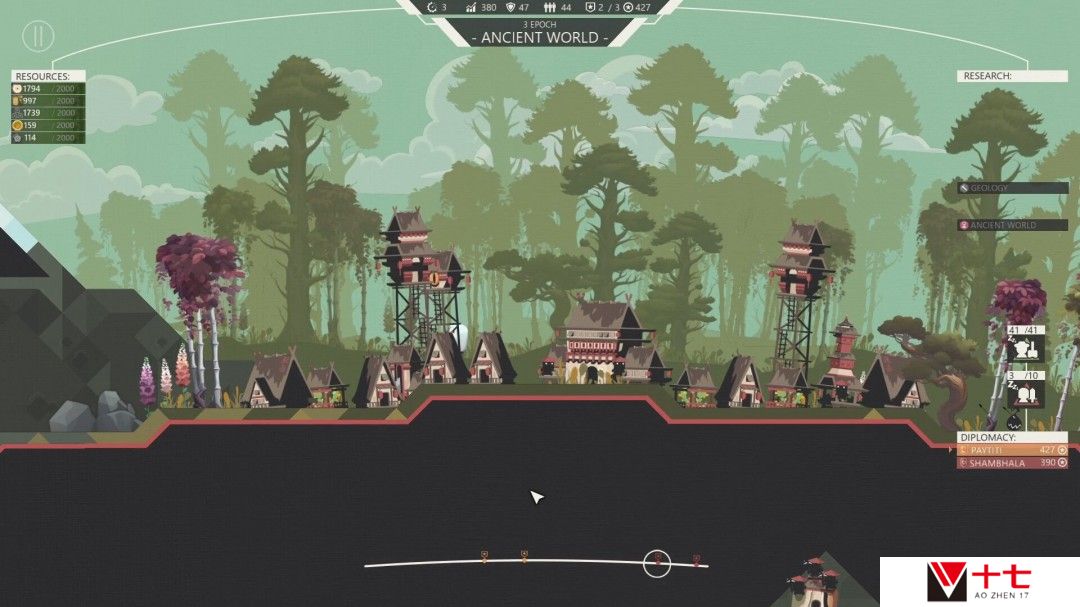Expand the Research panel header
The image size is (1080, 607).
click(1012, 76)
